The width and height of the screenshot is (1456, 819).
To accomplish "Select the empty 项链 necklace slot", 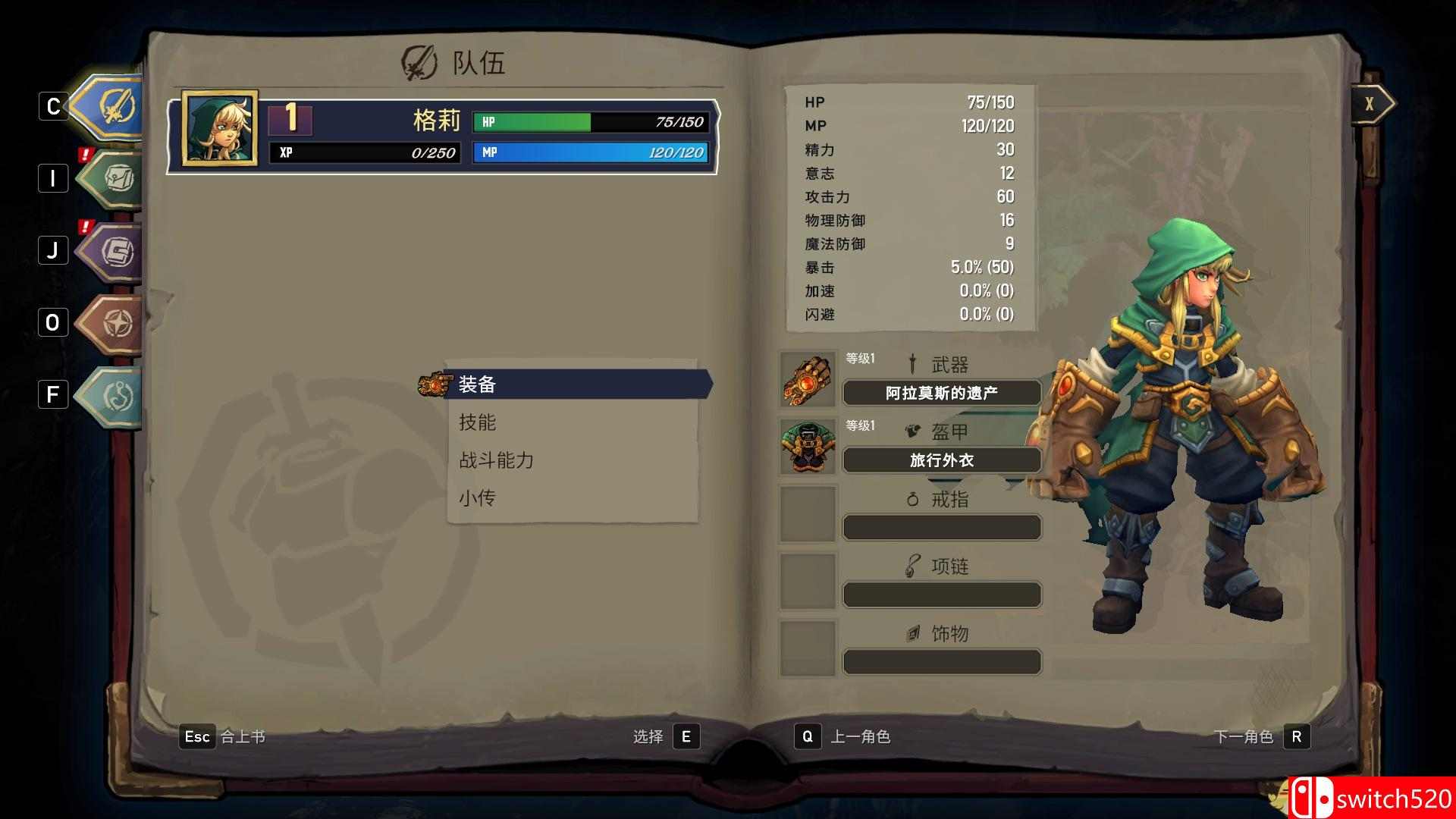I will click(808, 580).
